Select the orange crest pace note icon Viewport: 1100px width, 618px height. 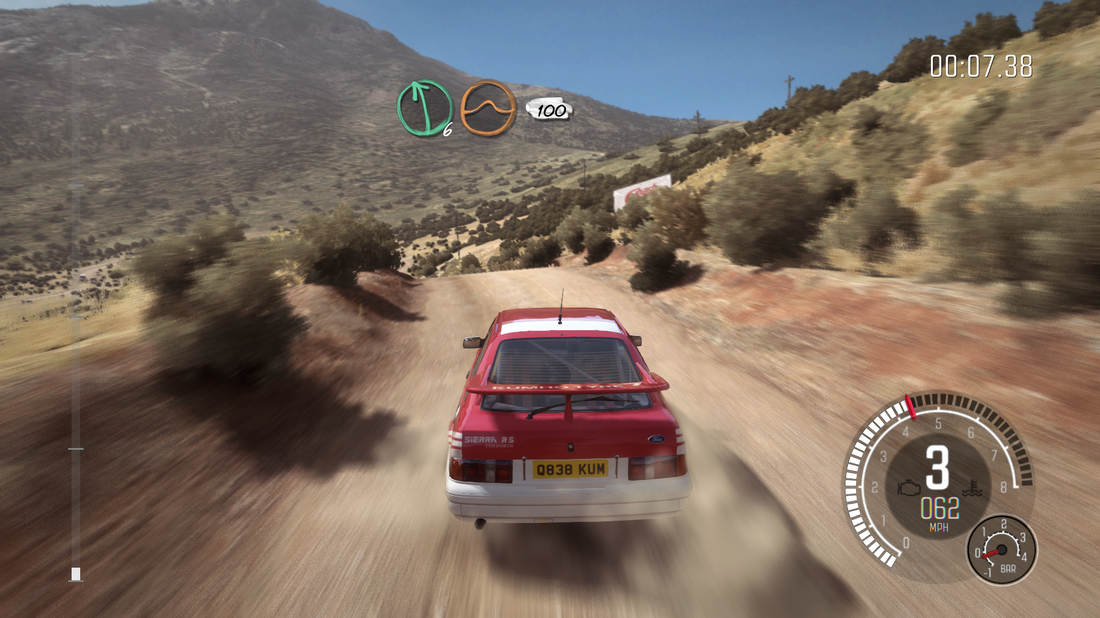tap(488, 108)
